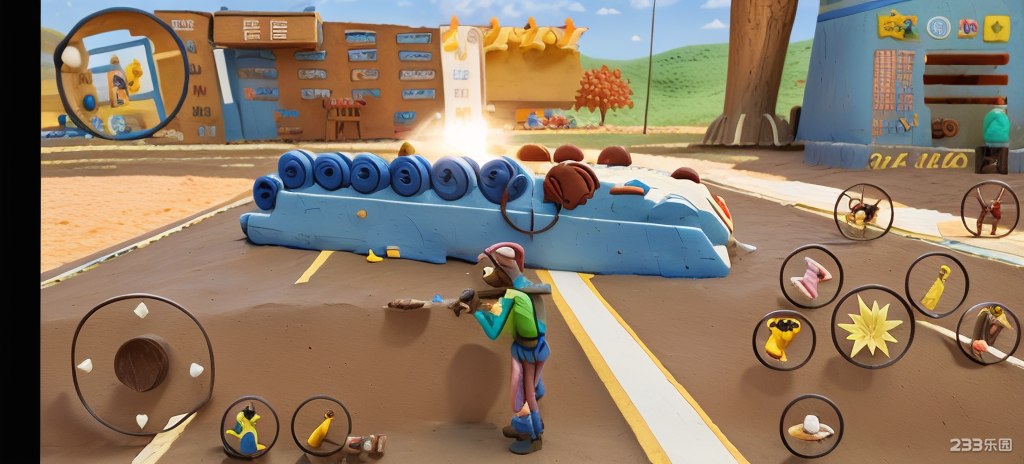Image resolution: width=1024 pixels, height=464 pixels.
Task: Open the circular minimap
Action: 122,75
